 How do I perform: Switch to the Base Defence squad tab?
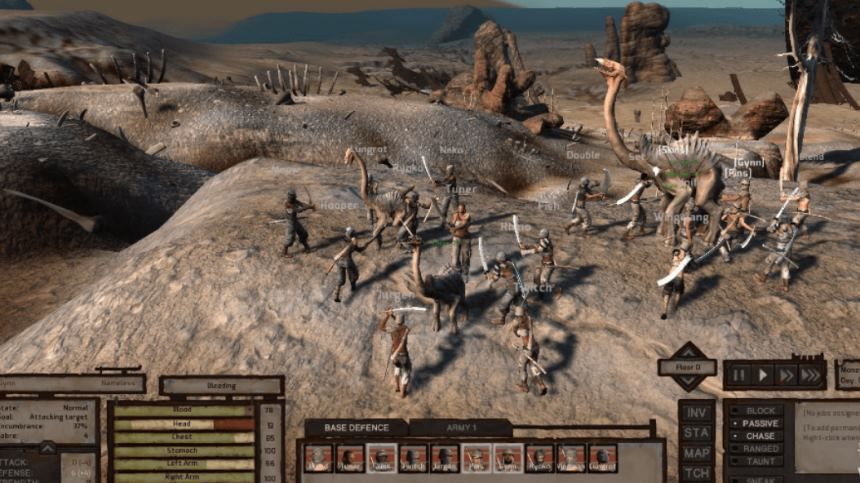[x=356, y=428]
